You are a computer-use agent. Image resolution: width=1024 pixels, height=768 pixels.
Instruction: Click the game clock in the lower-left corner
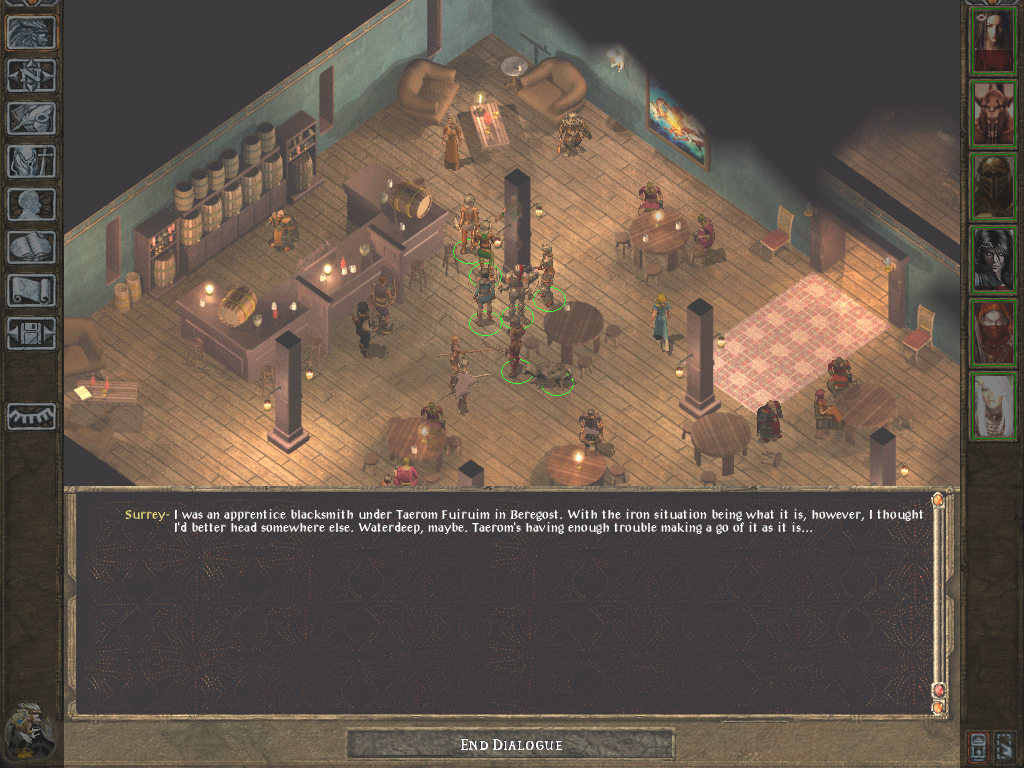[28, 730]
